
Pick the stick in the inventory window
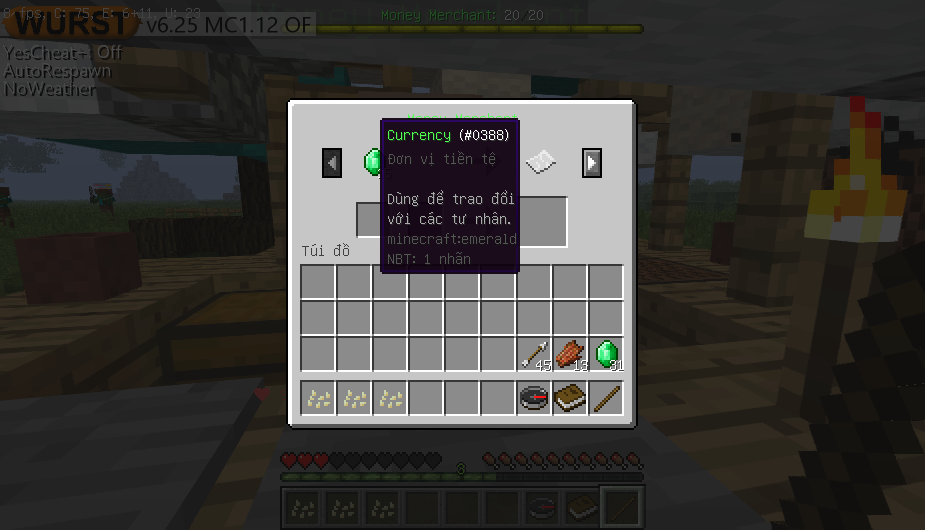(606, 398)
